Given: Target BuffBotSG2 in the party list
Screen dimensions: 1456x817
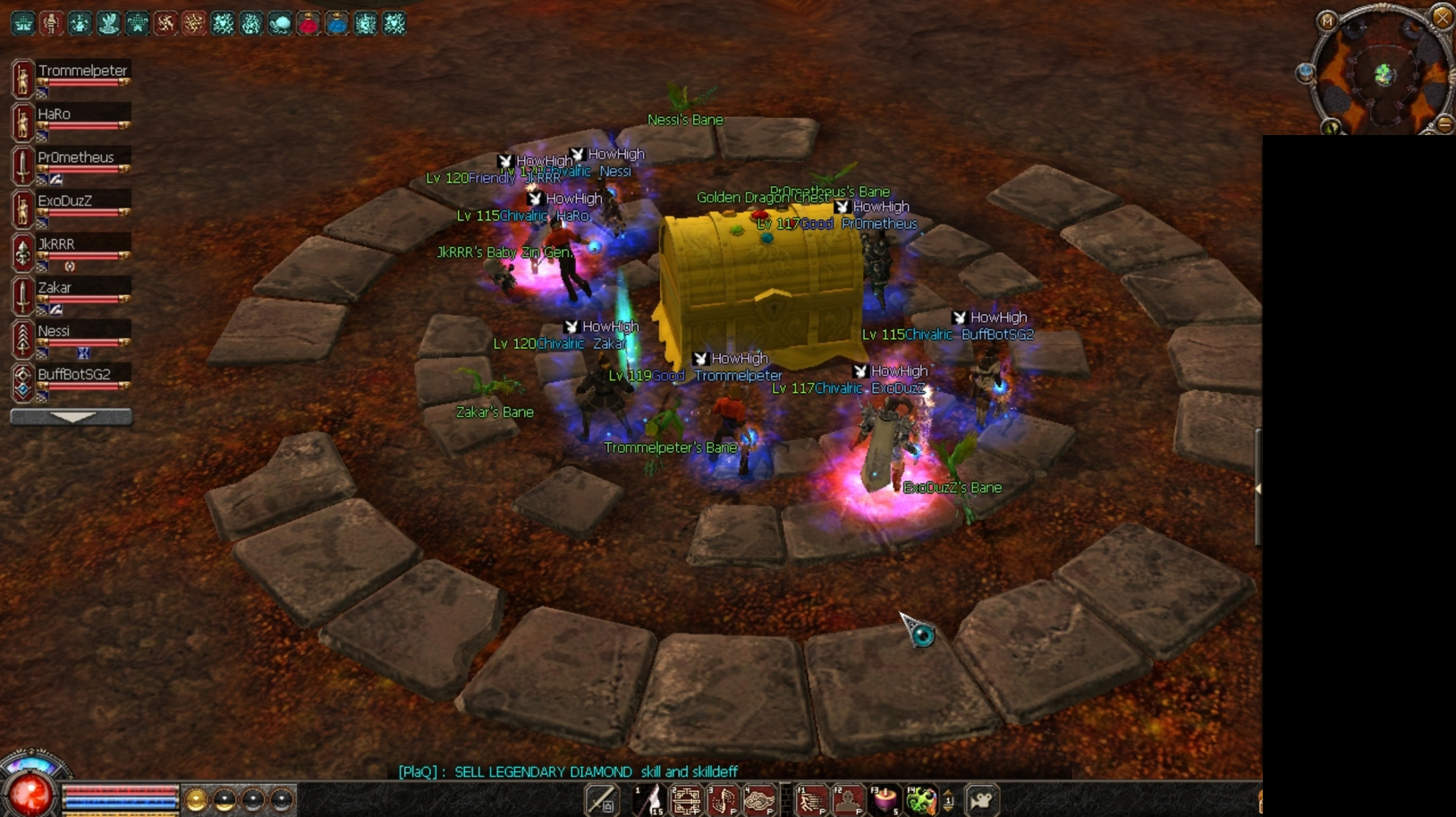Looking at the screenshot, I should pyautogui.click(x=73, y=375).
